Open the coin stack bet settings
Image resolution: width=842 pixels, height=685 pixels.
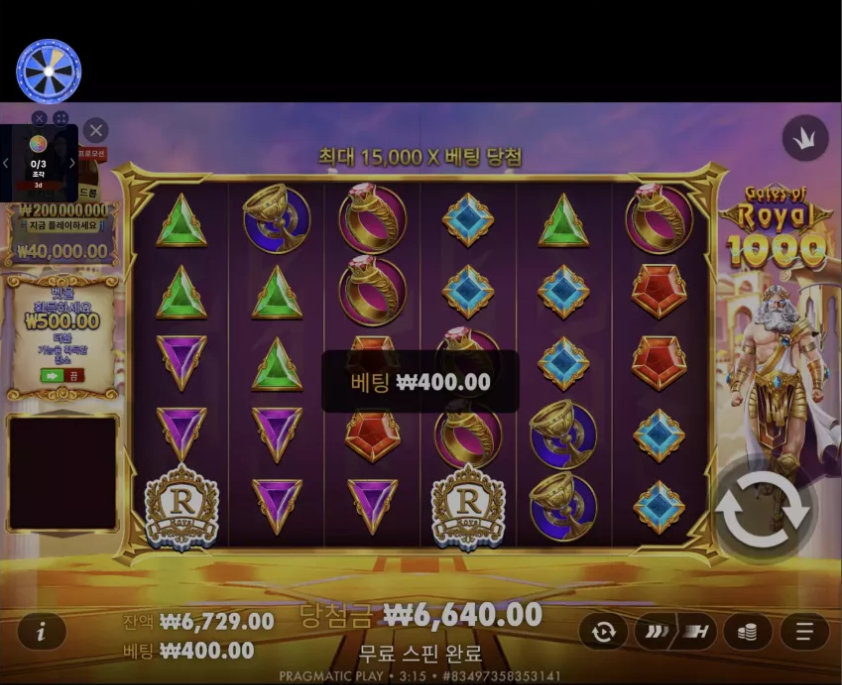pos(748,631)
